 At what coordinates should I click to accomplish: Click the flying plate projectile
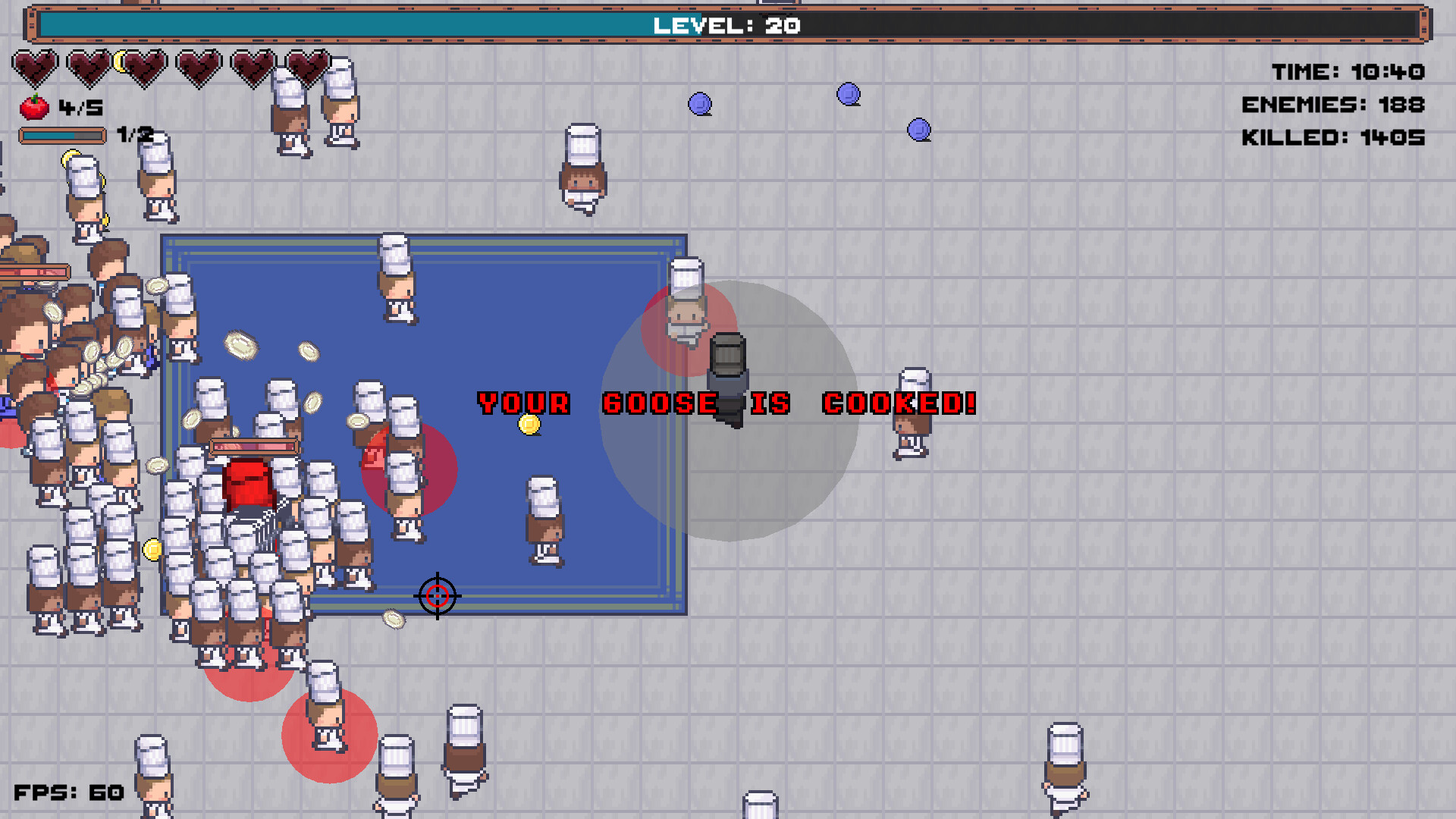(241, 345)
